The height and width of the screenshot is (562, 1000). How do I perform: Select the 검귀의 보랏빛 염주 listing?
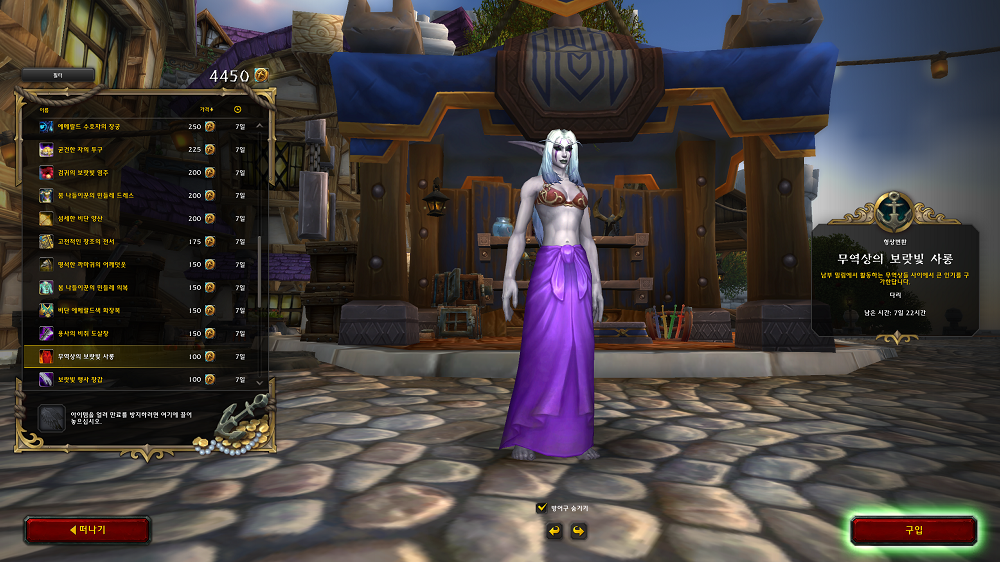pos(140,173)
